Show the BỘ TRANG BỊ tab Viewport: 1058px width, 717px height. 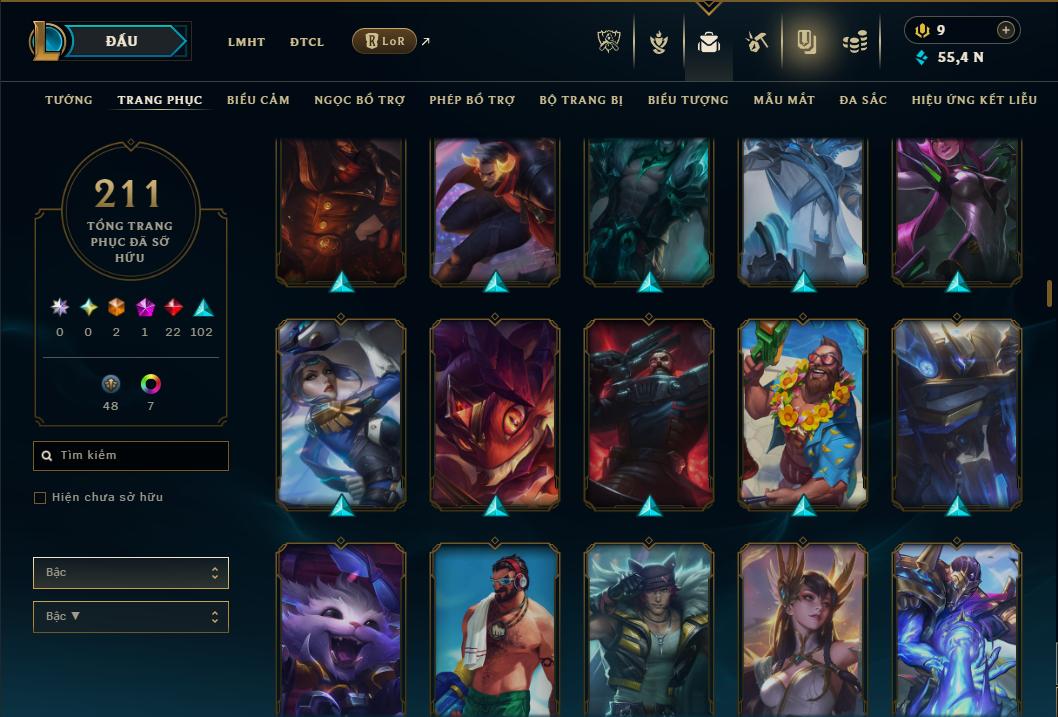[581, 100]
